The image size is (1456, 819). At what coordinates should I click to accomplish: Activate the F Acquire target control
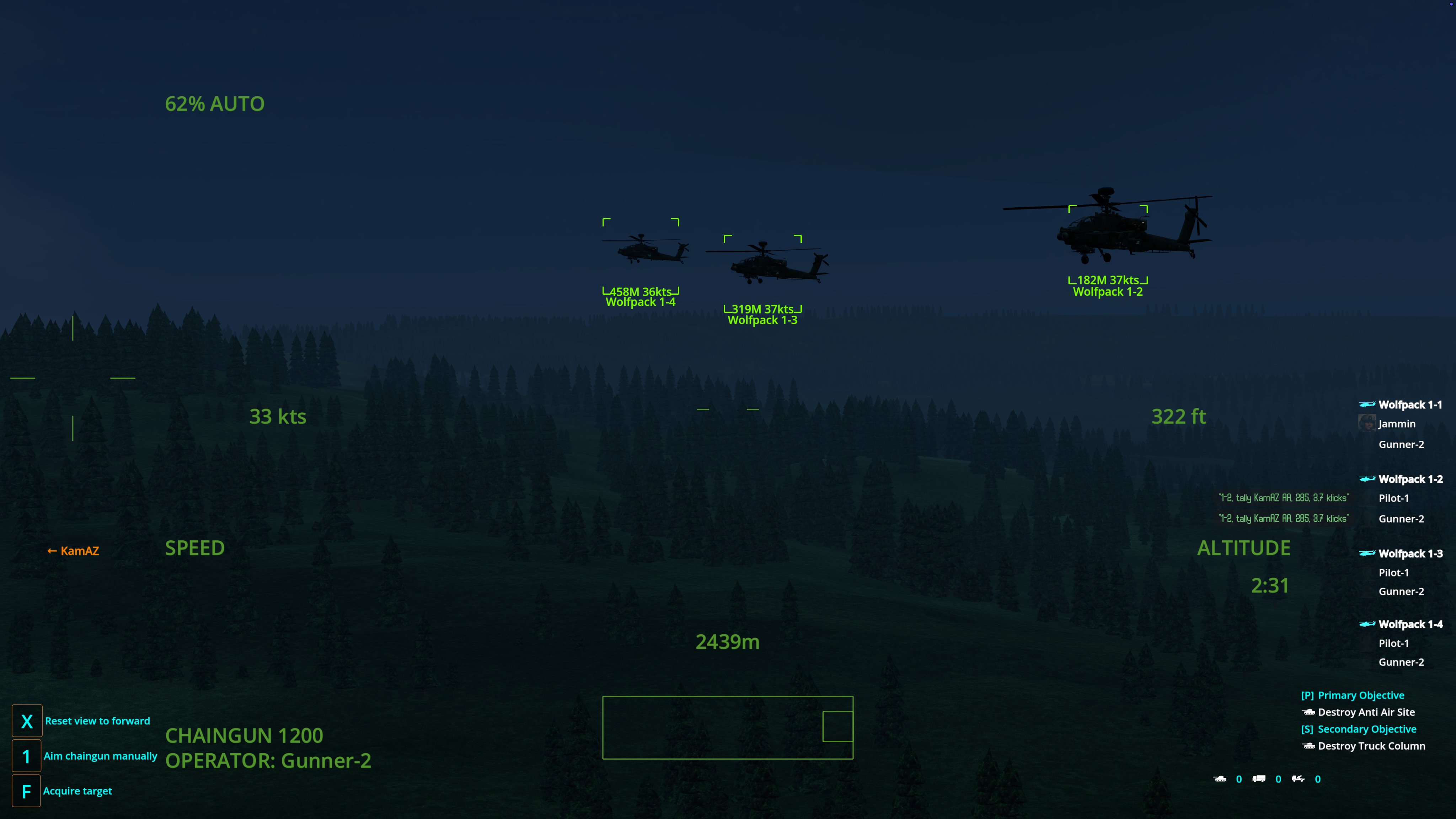pos(26,790)
